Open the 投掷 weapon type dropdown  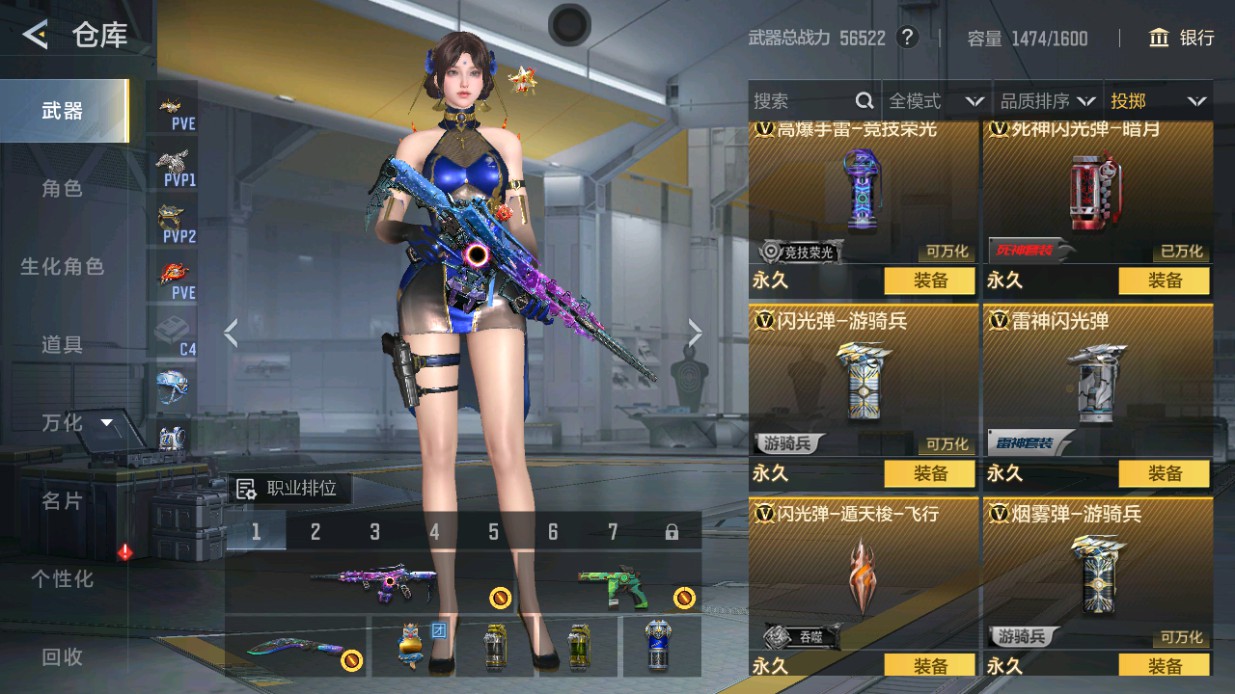click(x=1157, y=101)
